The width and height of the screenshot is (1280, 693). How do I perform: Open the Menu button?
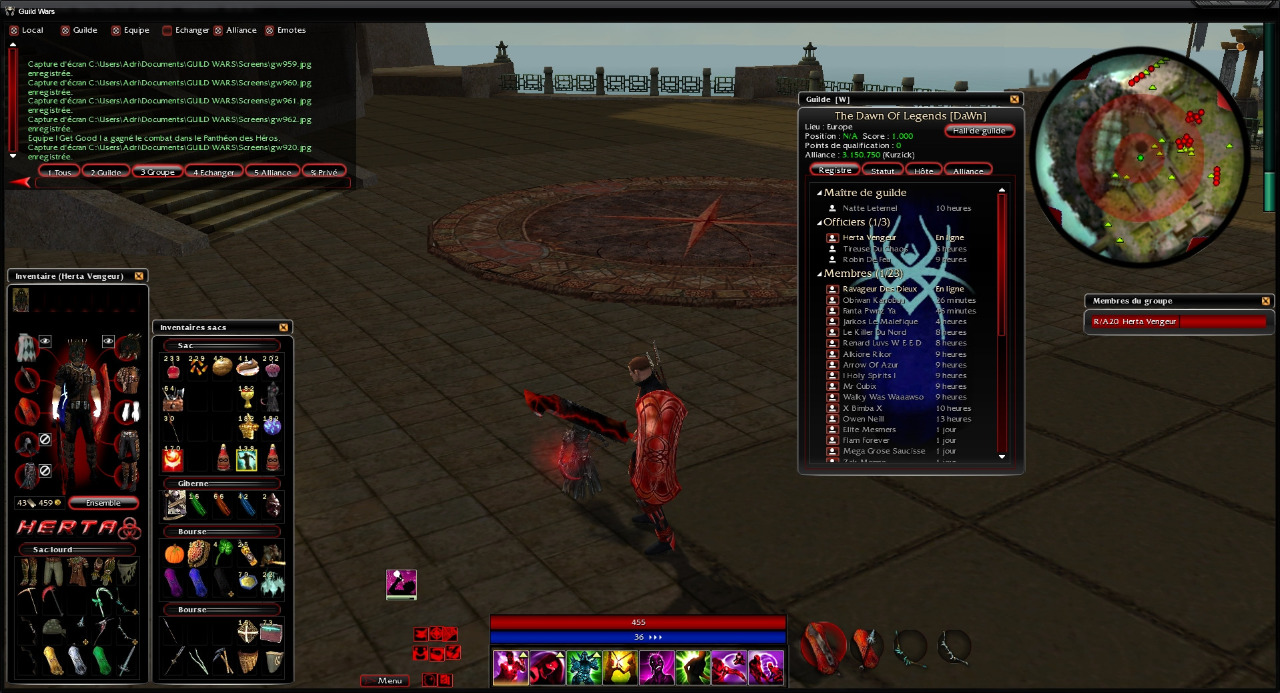[386, 681]
